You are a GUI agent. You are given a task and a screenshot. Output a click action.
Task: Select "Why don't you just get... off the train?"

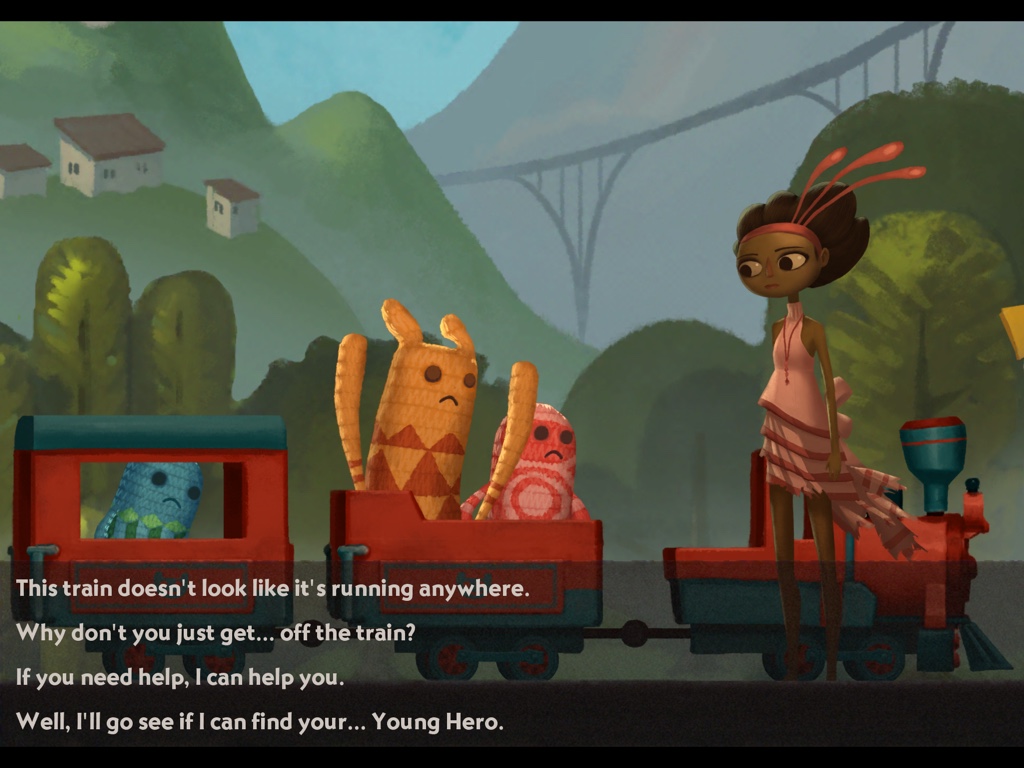(215, 632)
